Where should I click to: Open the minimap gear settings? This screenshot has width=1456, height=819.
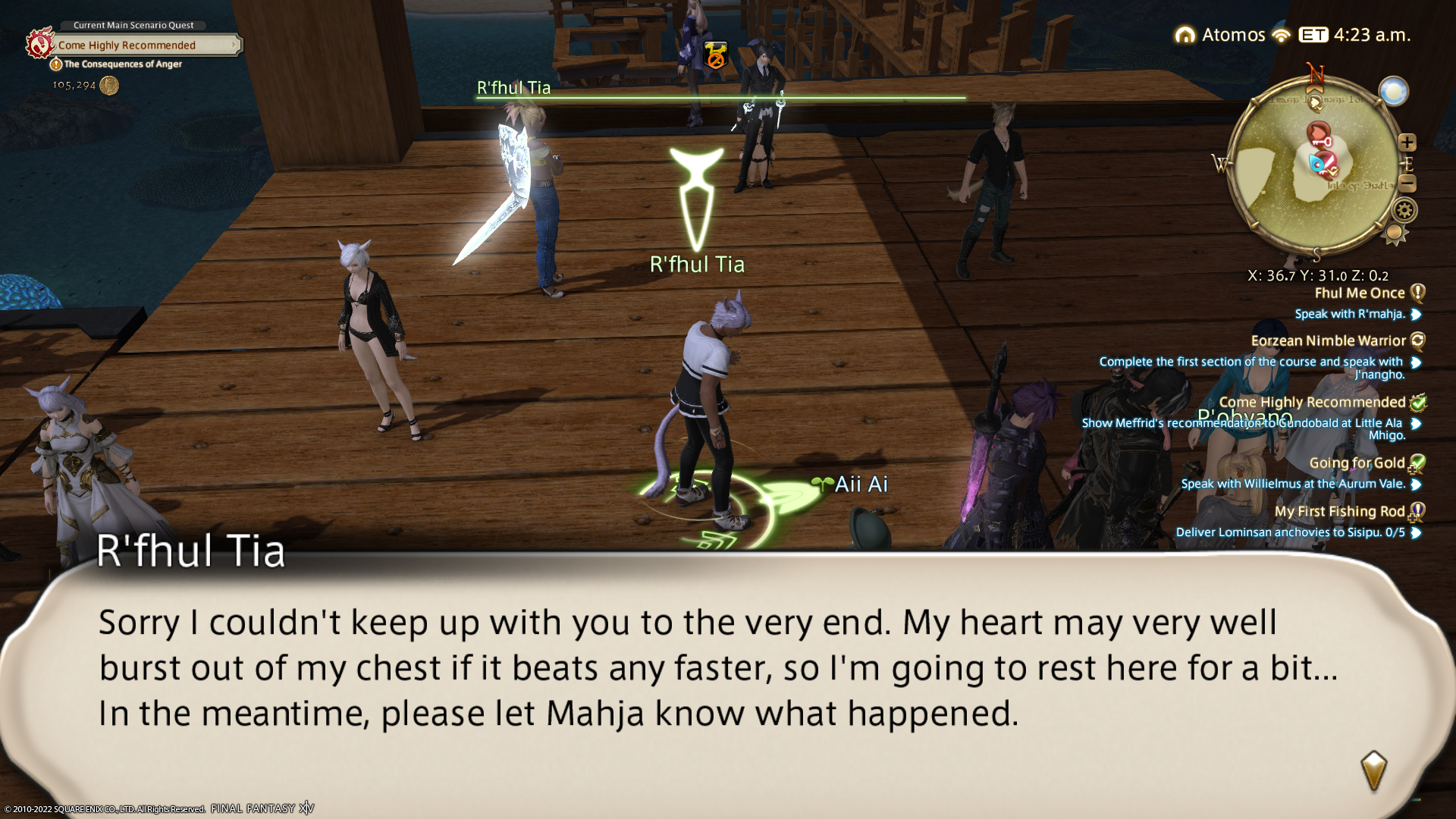pyautogui.click(x=1404, y=210)
